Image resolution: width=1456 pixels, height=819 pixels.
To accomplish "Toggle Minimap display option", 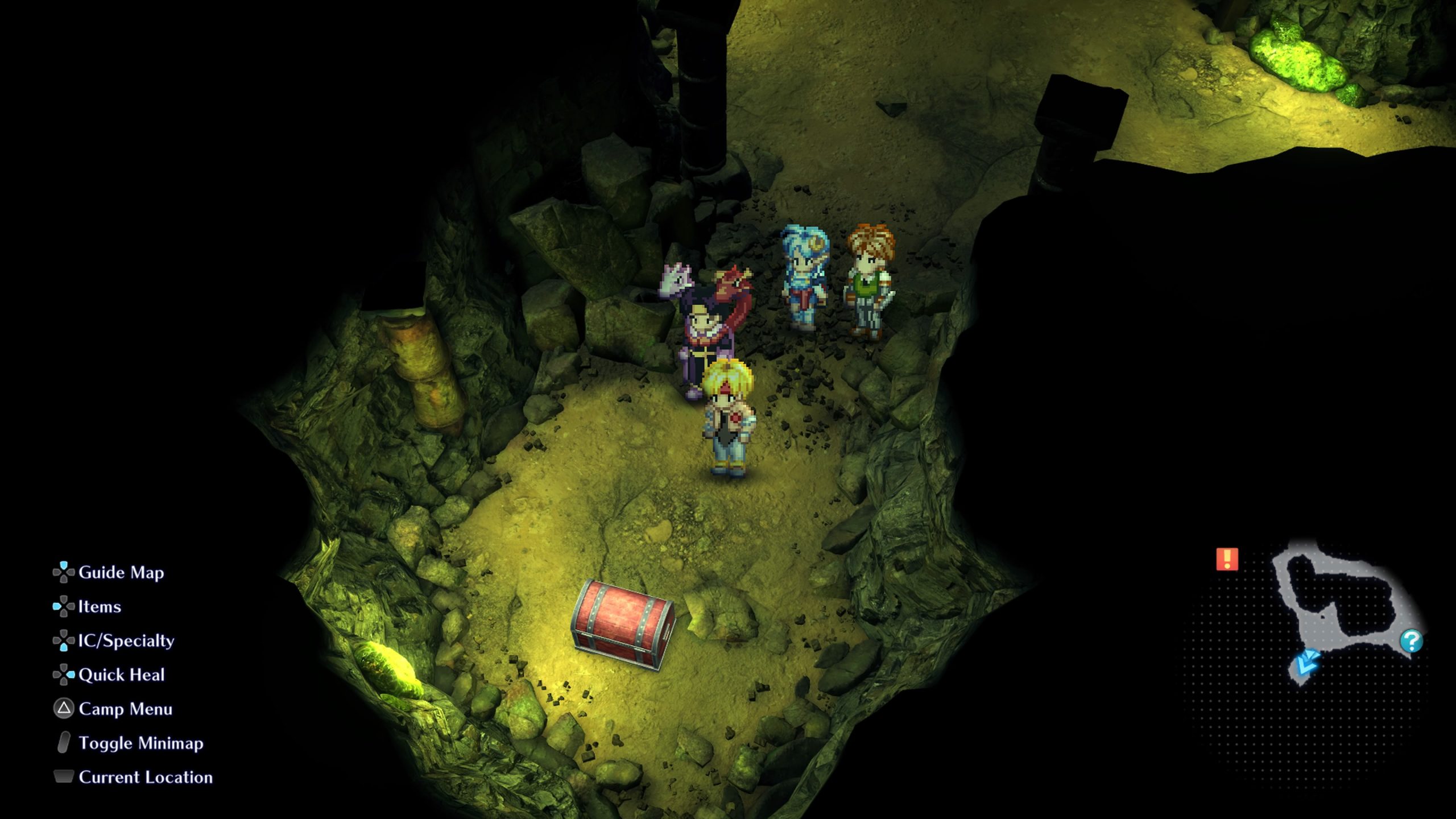I will coord(140,743).
